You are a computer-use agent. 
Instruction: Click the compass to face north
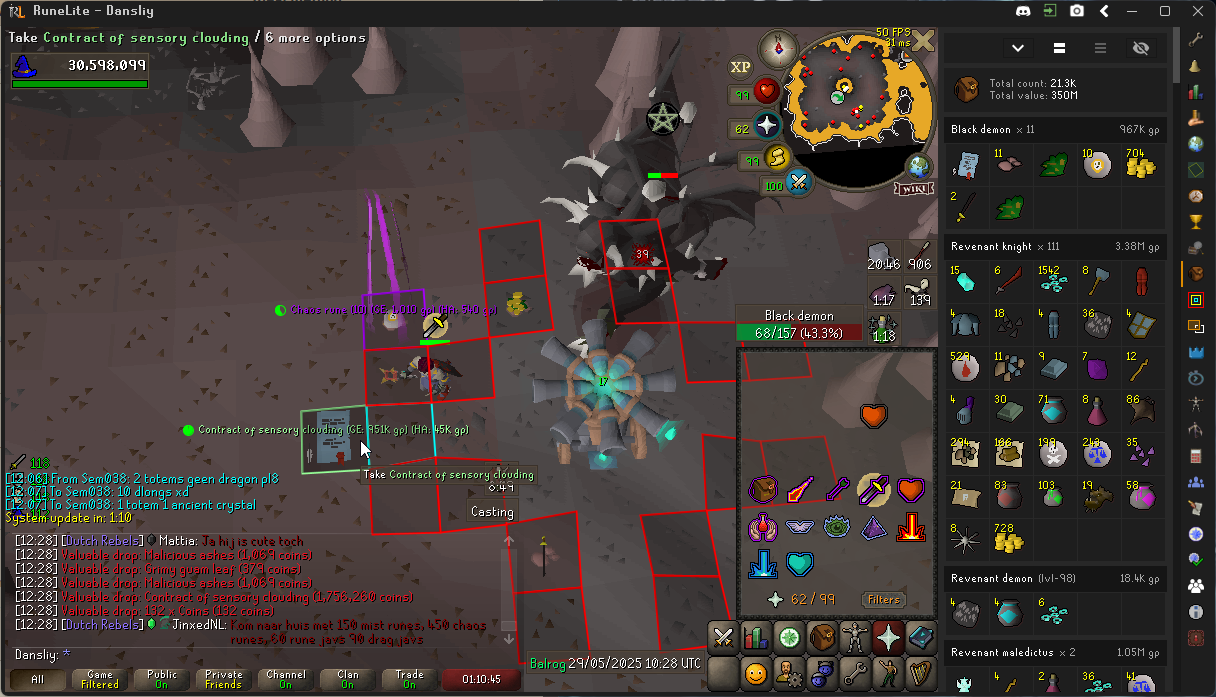pos(778,47)
